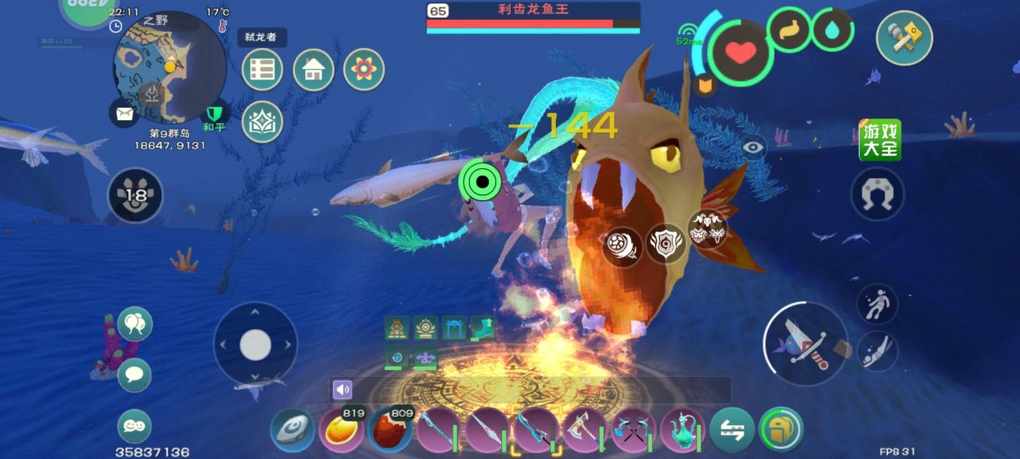This screenshot has height=459, width=1020.
Task: Swap hotbar with the arrows button
Action: 732,430
